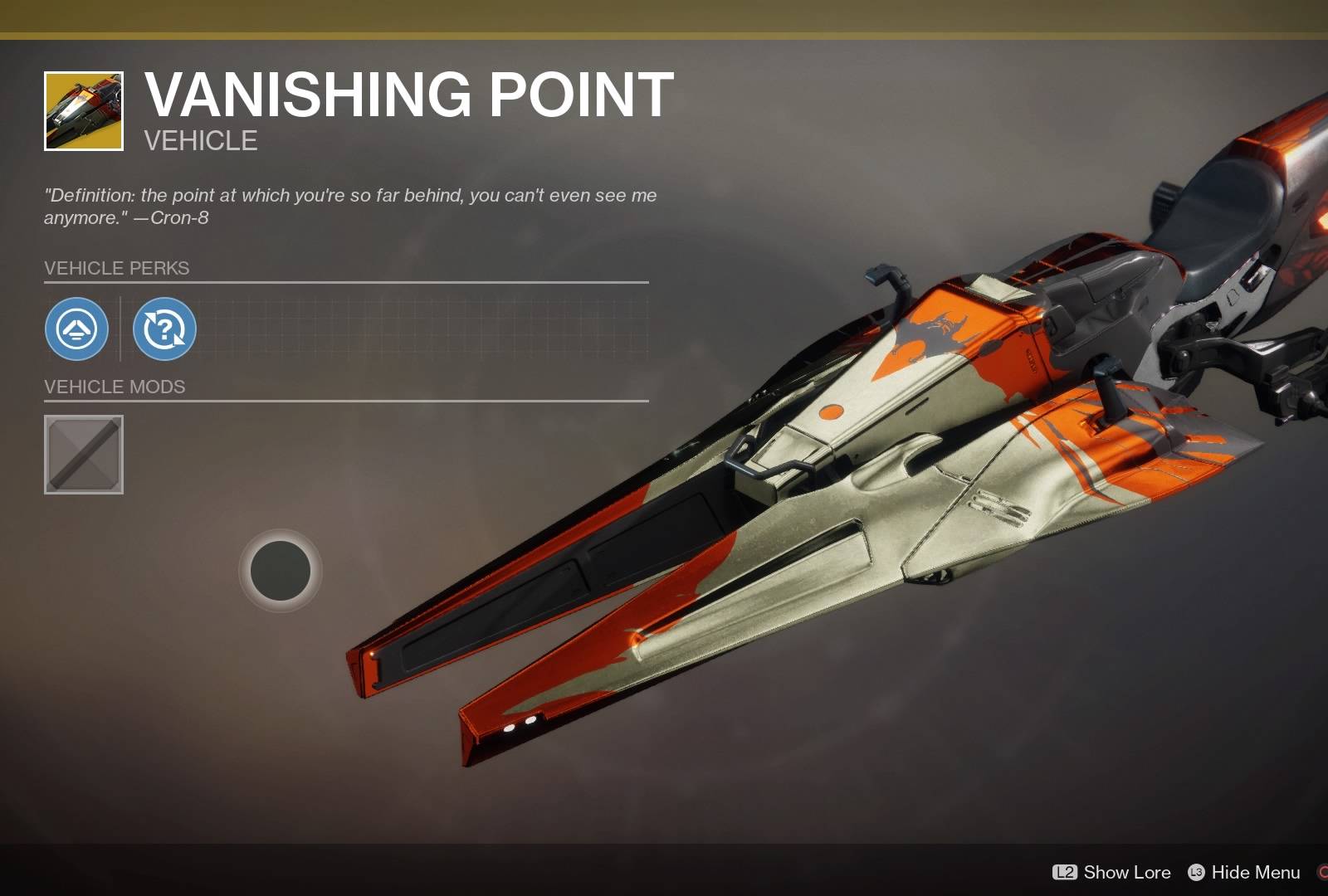Inspect the unidentified perk with question mark icon
The height and width of the screenshot is (896, 1328).
[x=164, y=329]
